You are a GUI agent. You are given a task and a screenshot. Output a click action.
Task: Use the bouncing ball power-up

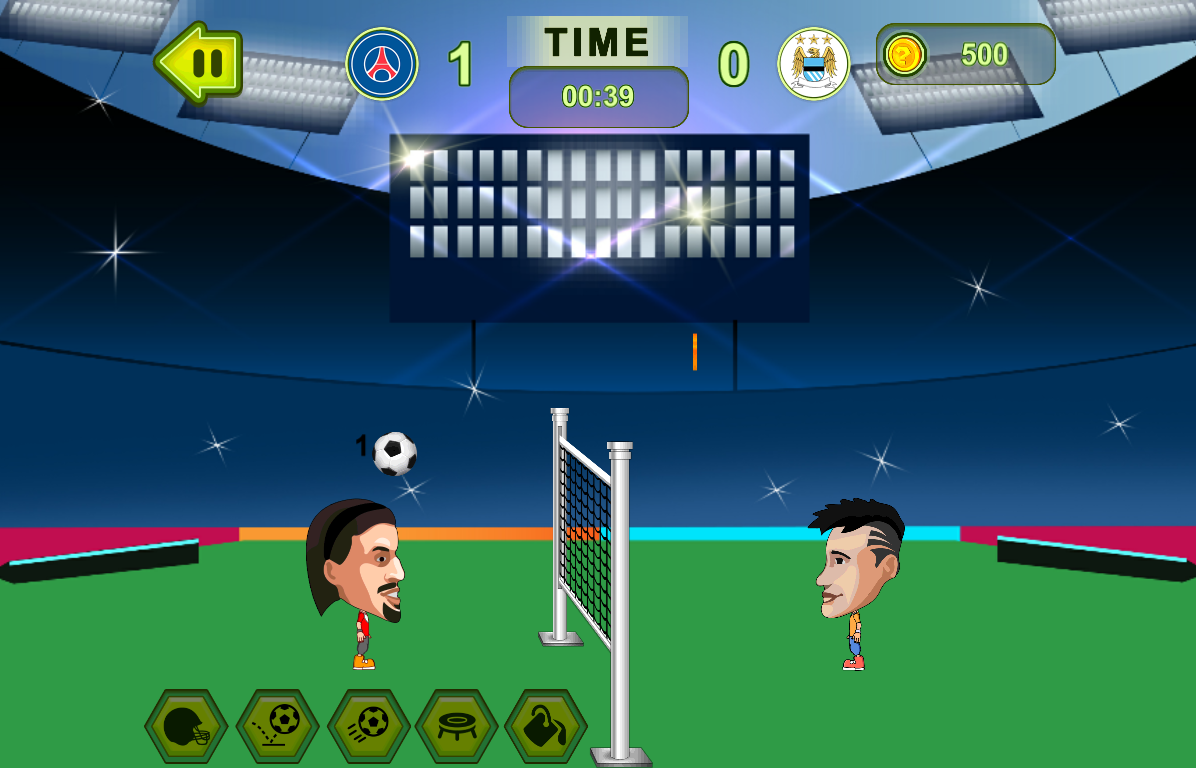coord(277,727)
